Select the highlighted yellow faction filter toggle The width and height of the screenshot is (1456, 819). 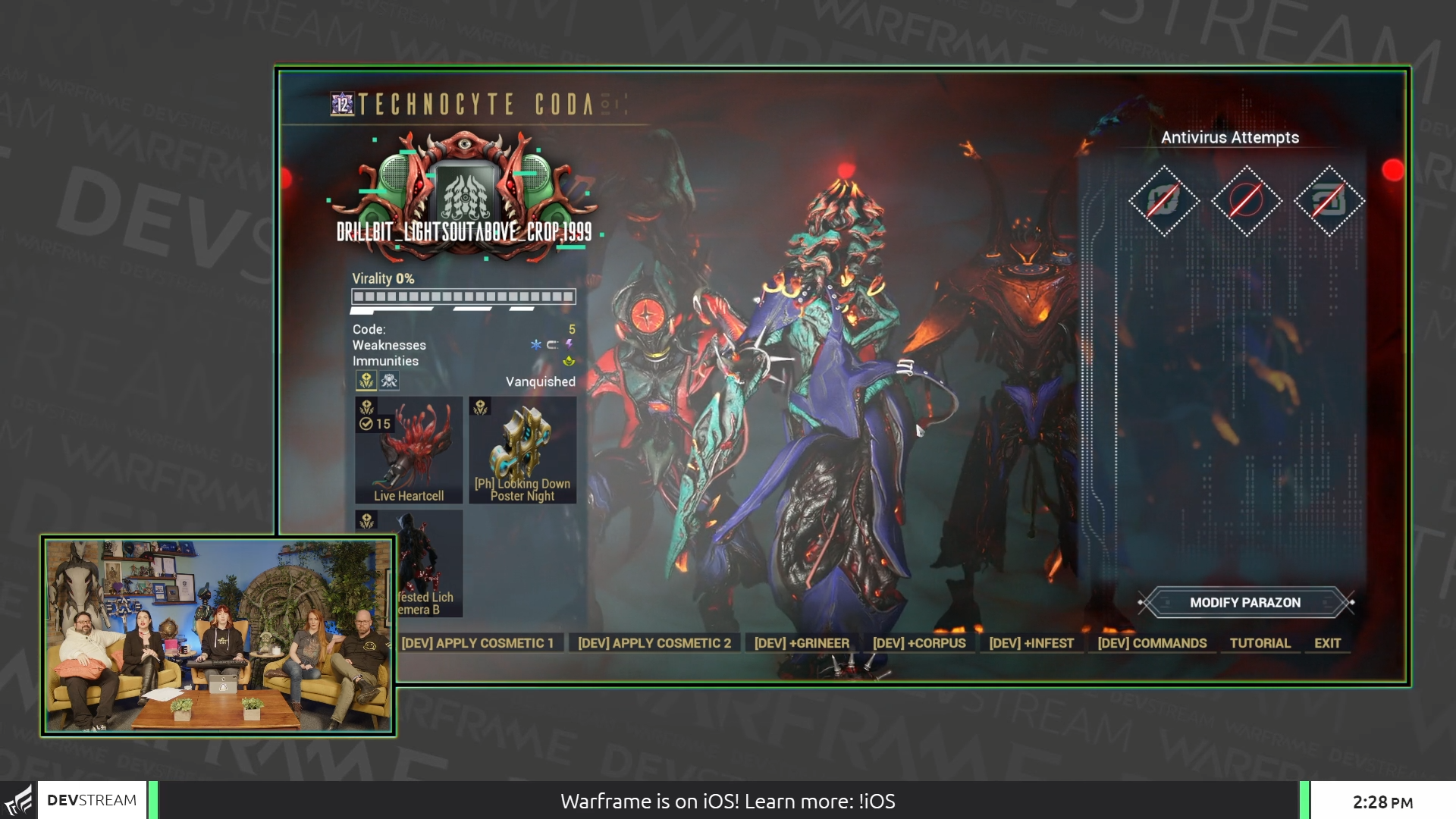(x=367, y=381)
